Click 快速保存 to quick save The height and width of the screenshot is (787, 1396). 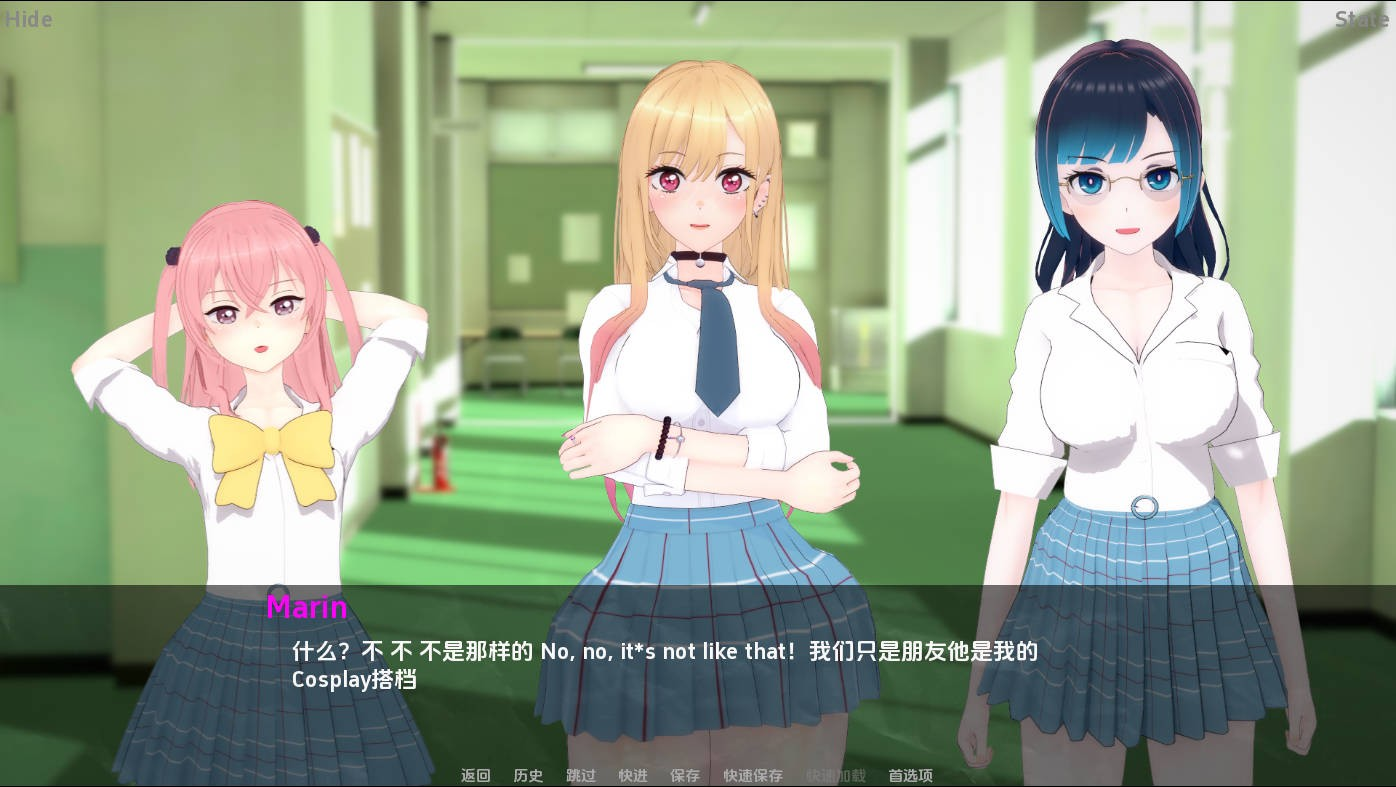[x=752, y=775]
